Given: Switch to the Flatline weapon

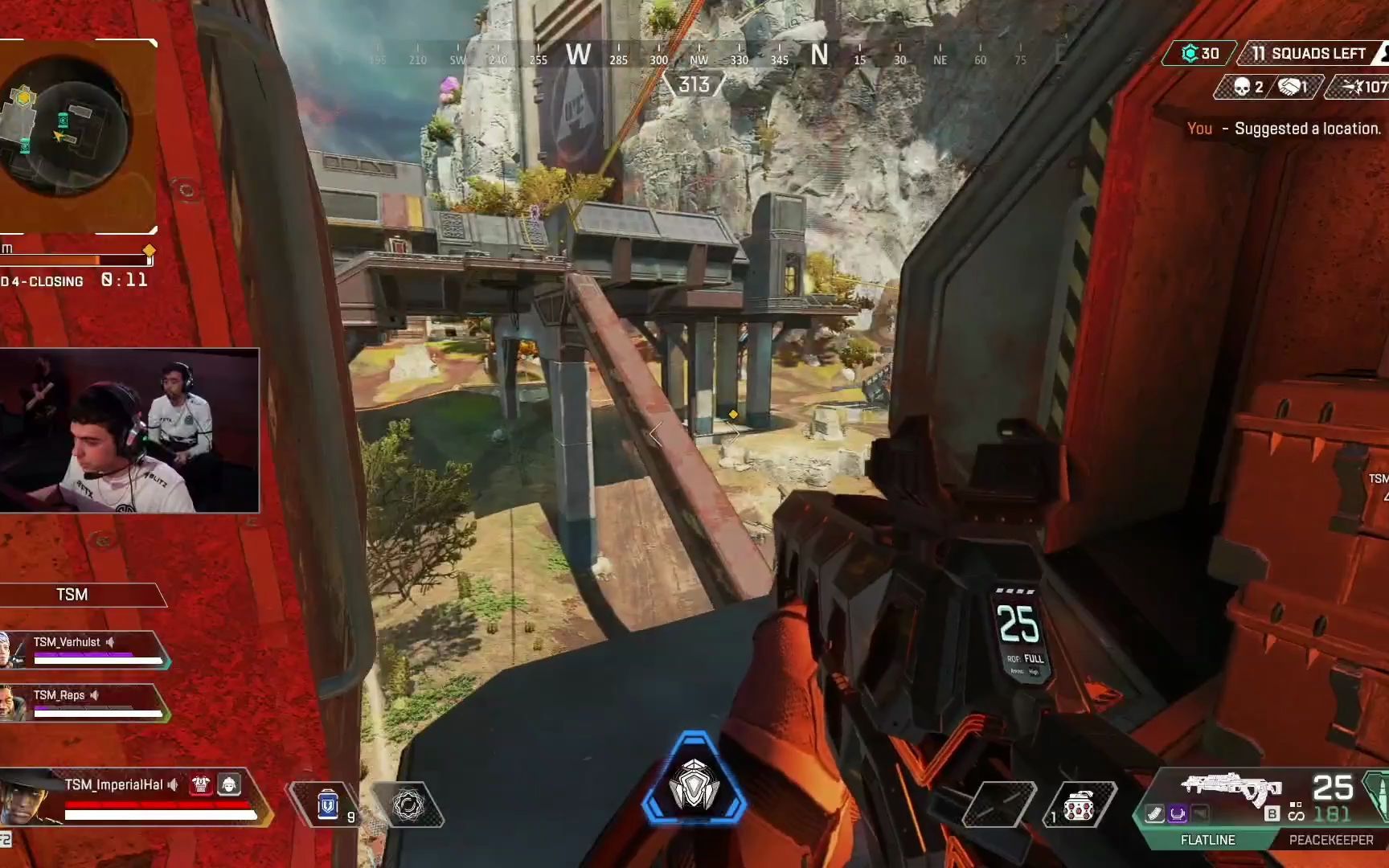Looking at the screenshot, I should 1207,840.
